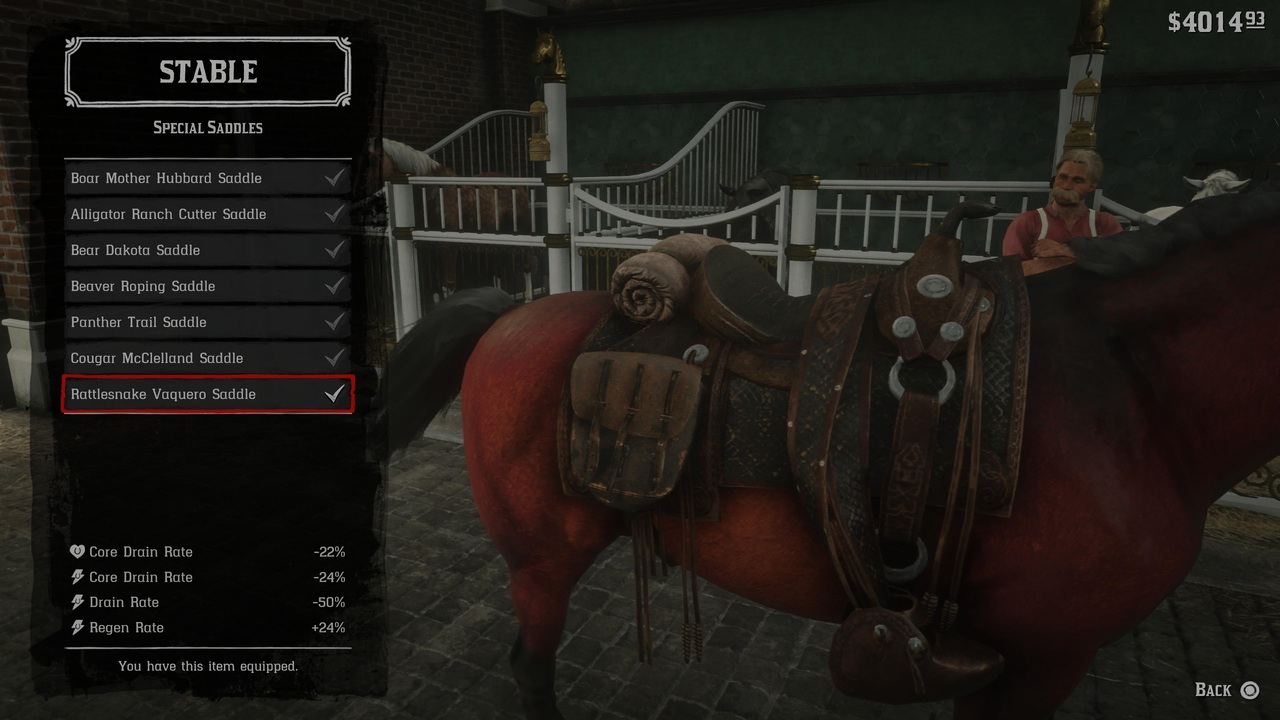Screen dimensions: 1280x720
Task: Click the ornate STABLE header emblem
Action: coord(207,71)
